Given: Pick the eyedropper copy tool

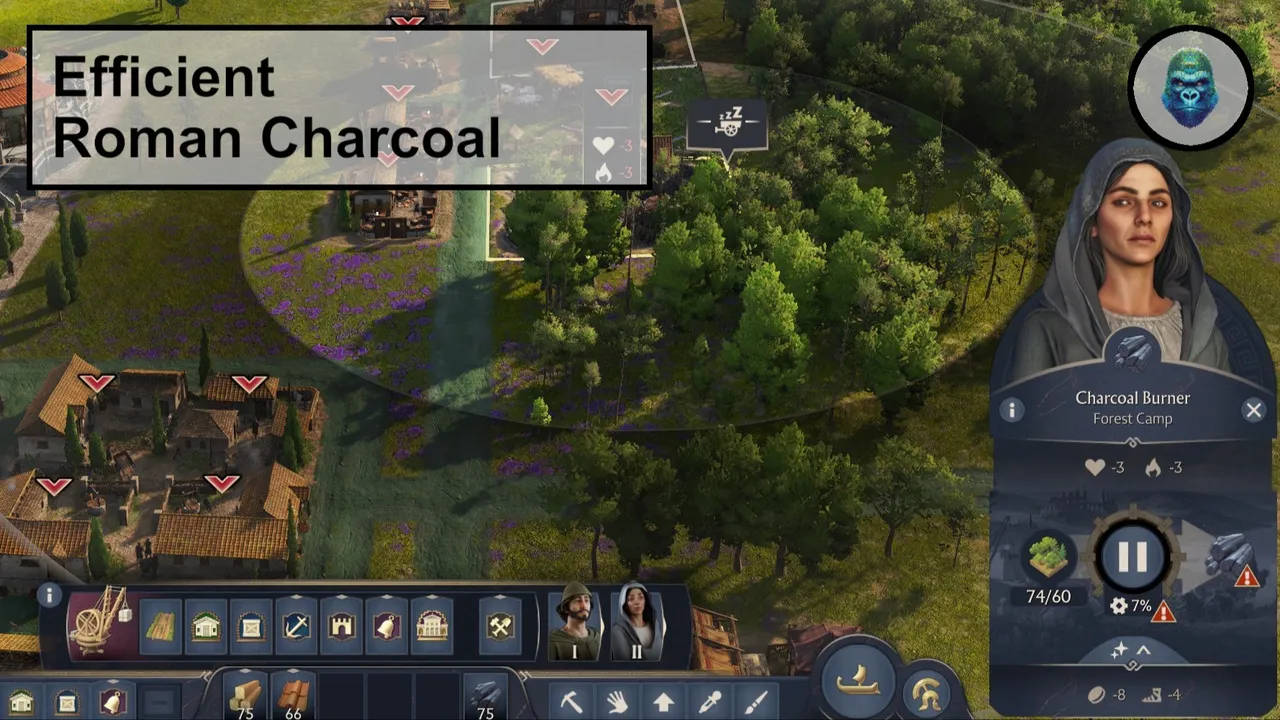Looking at the screenshot, I should click(x=710, y=702).
